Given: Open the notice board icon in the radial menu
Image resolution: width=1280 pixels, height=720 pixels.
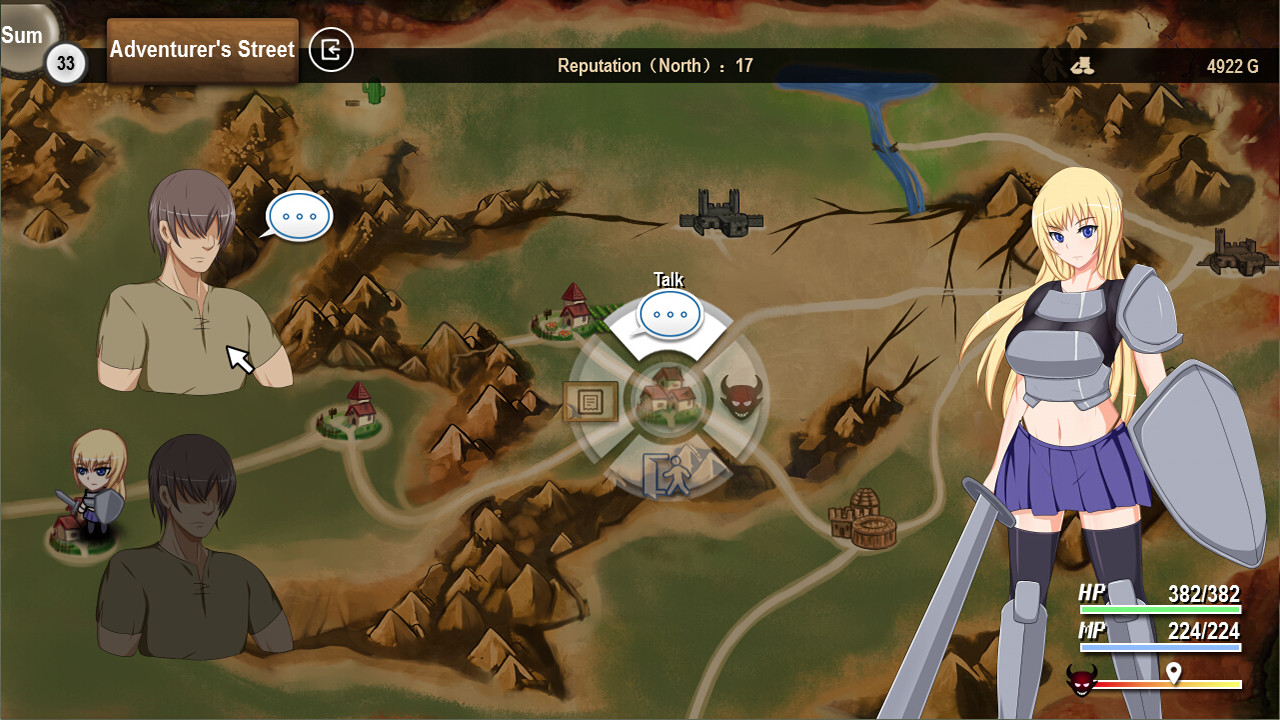Looking at the screenshot, I should [x=591, y=402].
